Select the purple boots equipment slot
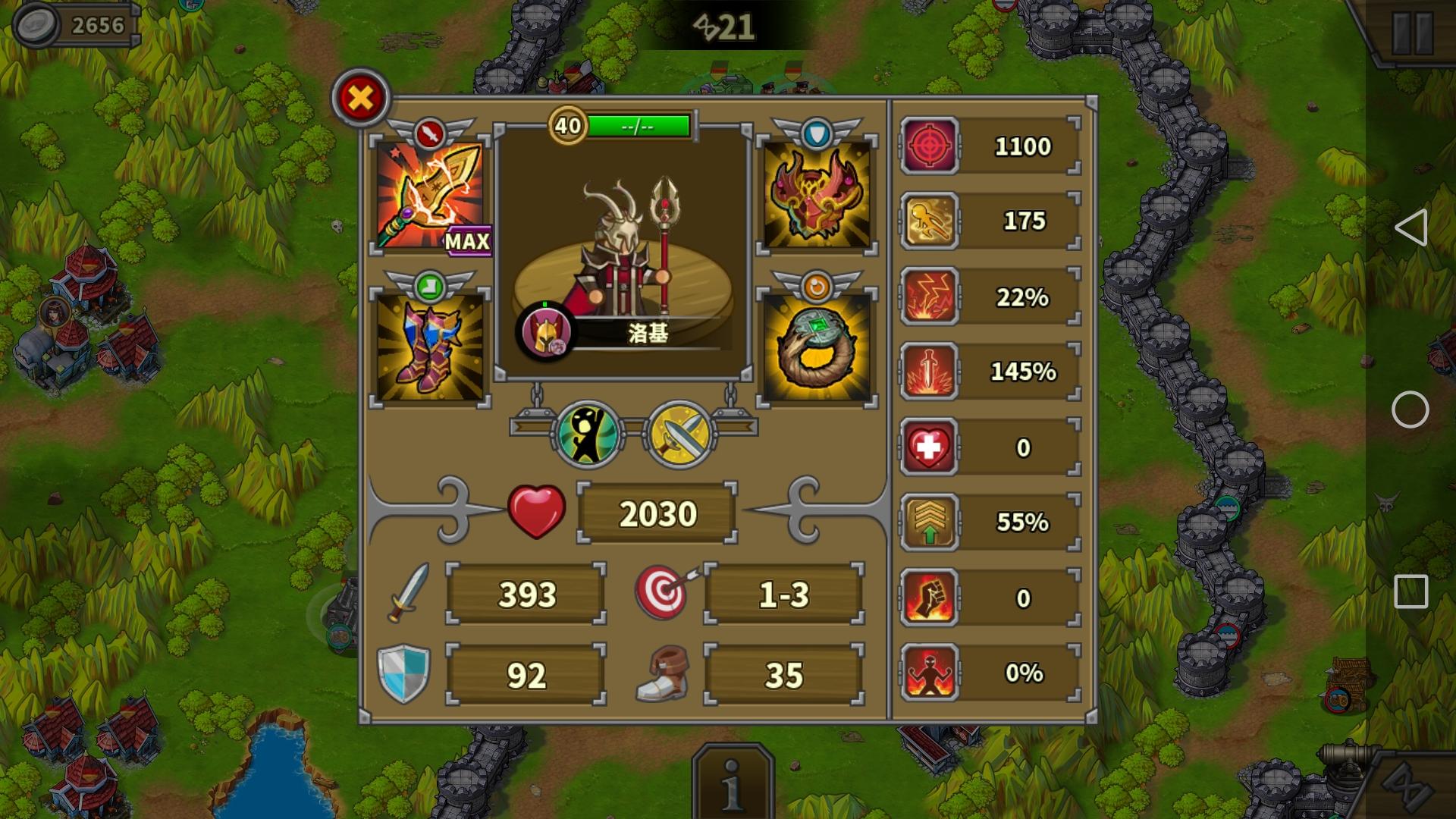The image size is (1456, 819). [430, 346]
